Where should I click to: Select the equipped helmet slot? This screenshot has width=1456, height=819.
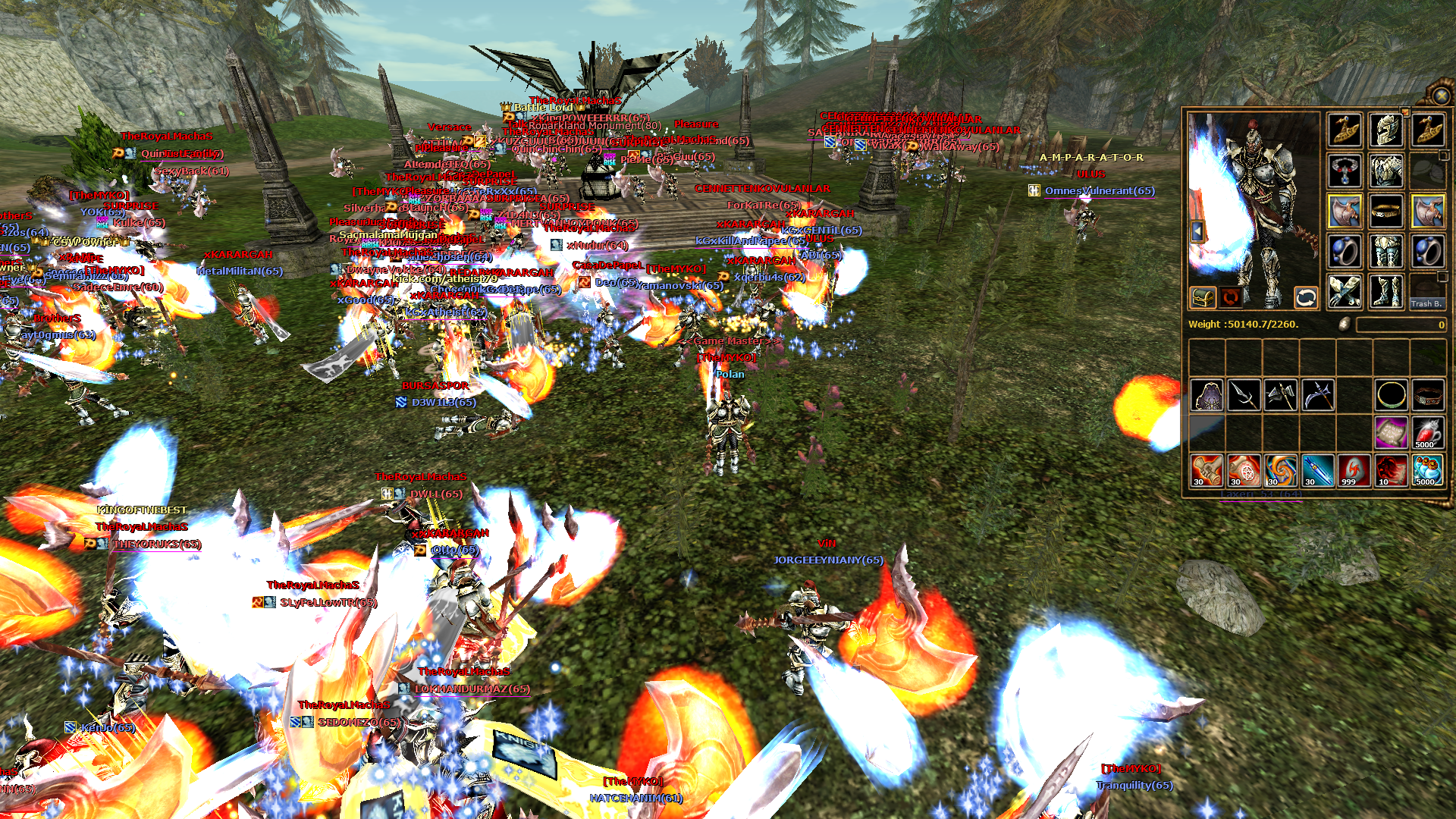point(1386,130)
